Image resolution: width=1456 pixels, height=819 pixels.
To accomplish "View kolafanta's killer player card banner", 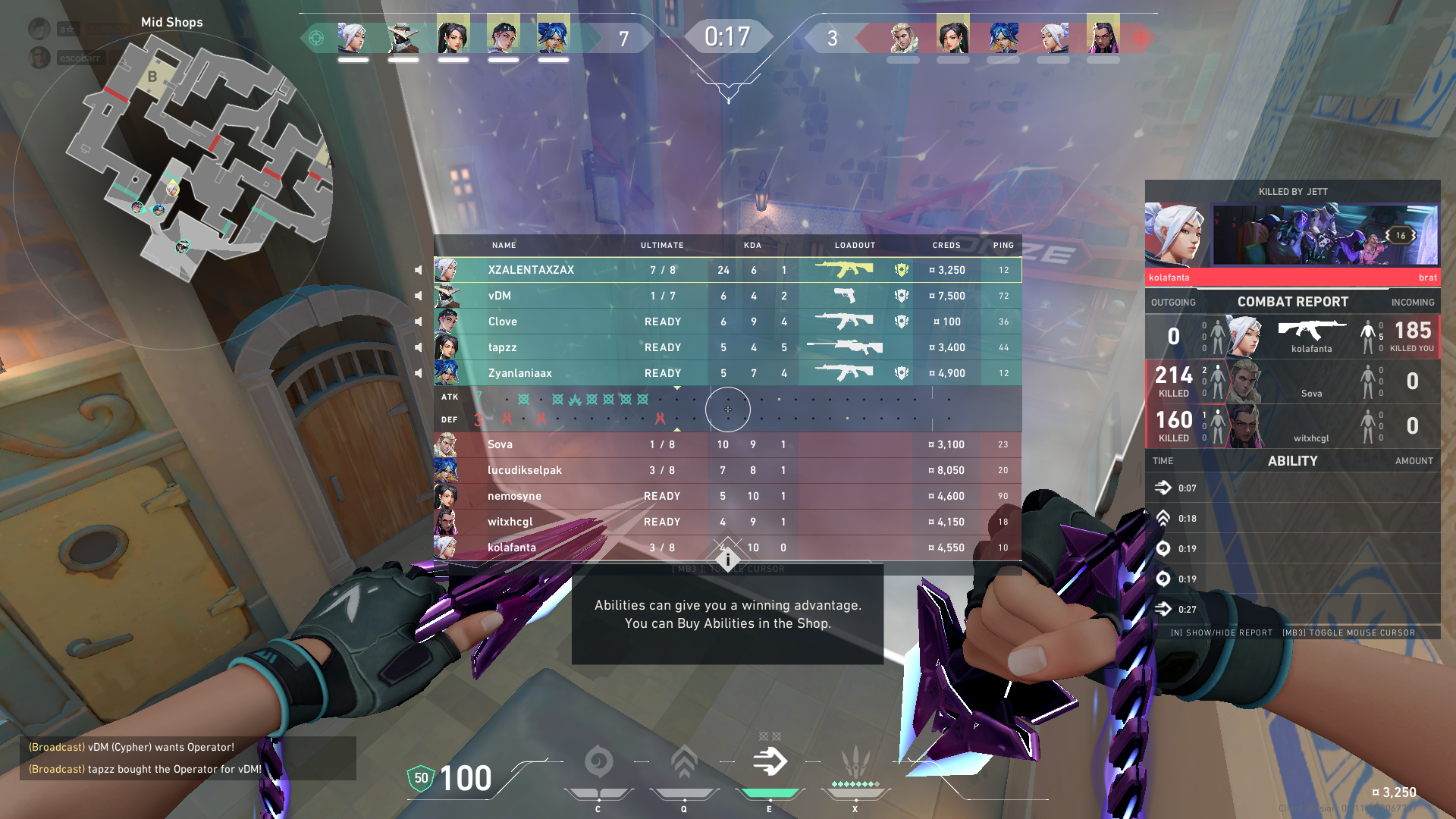I will (x=1324, y=234).
